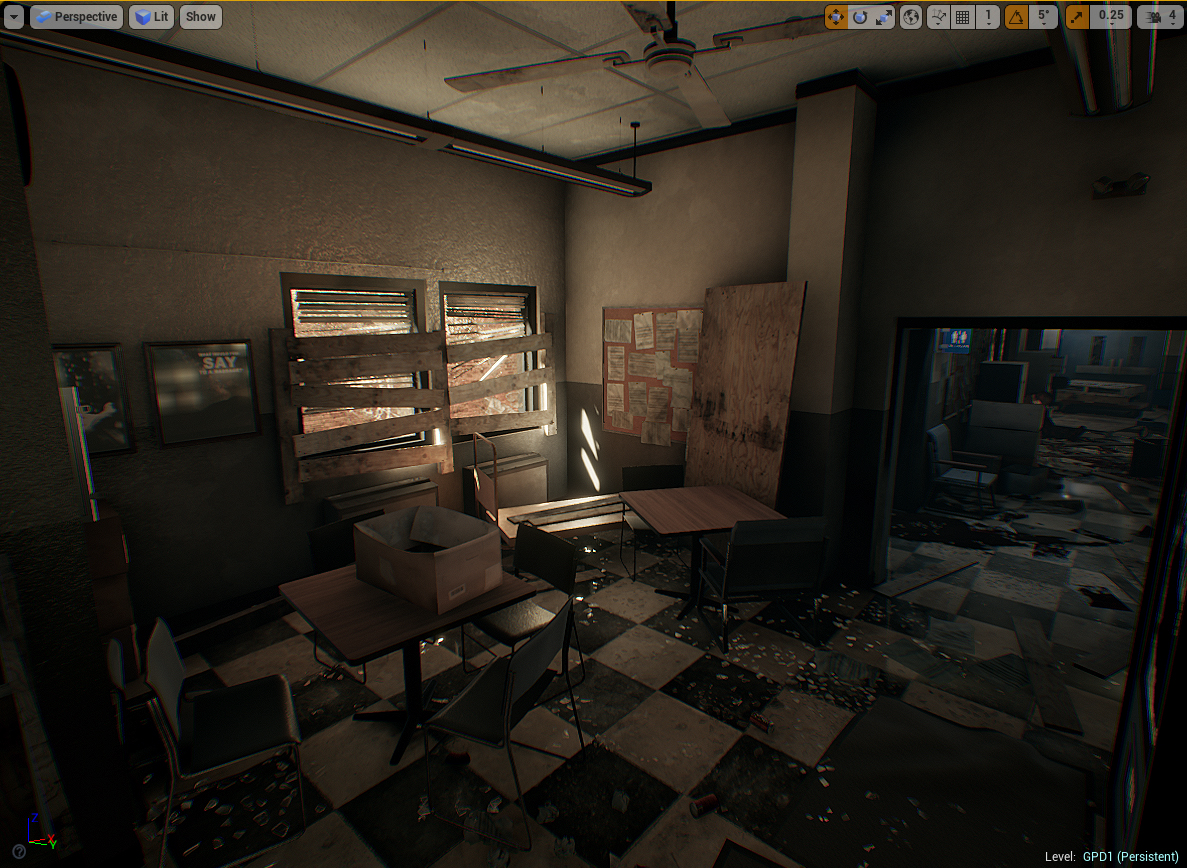Click the GPD1 (Persistent) level link
Viewport: 1187px width, 868px height.
[1130, 857]
